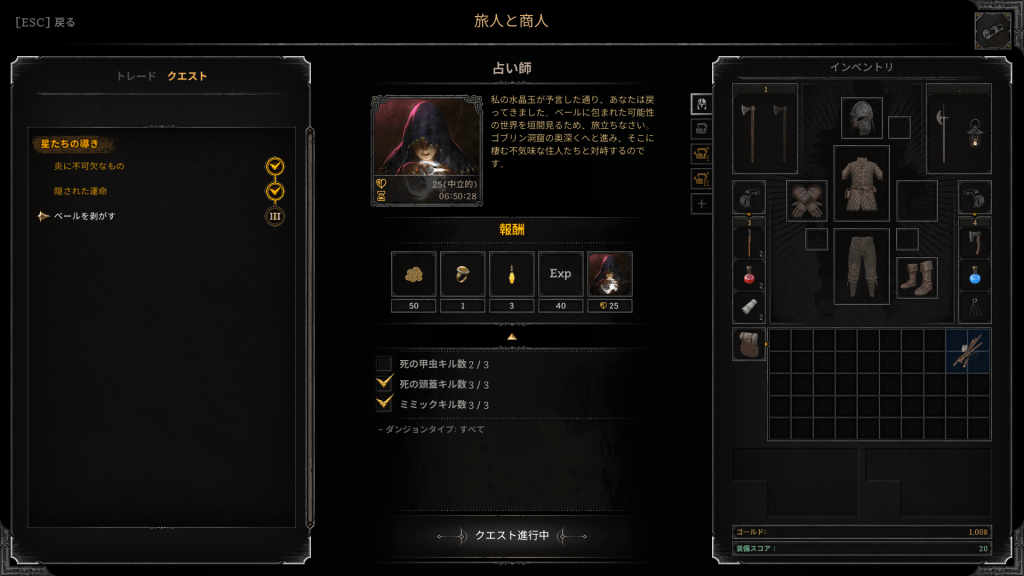Click the backpack bag icon
This screenshot has width=1024, height=576.
tap(749, 343)
